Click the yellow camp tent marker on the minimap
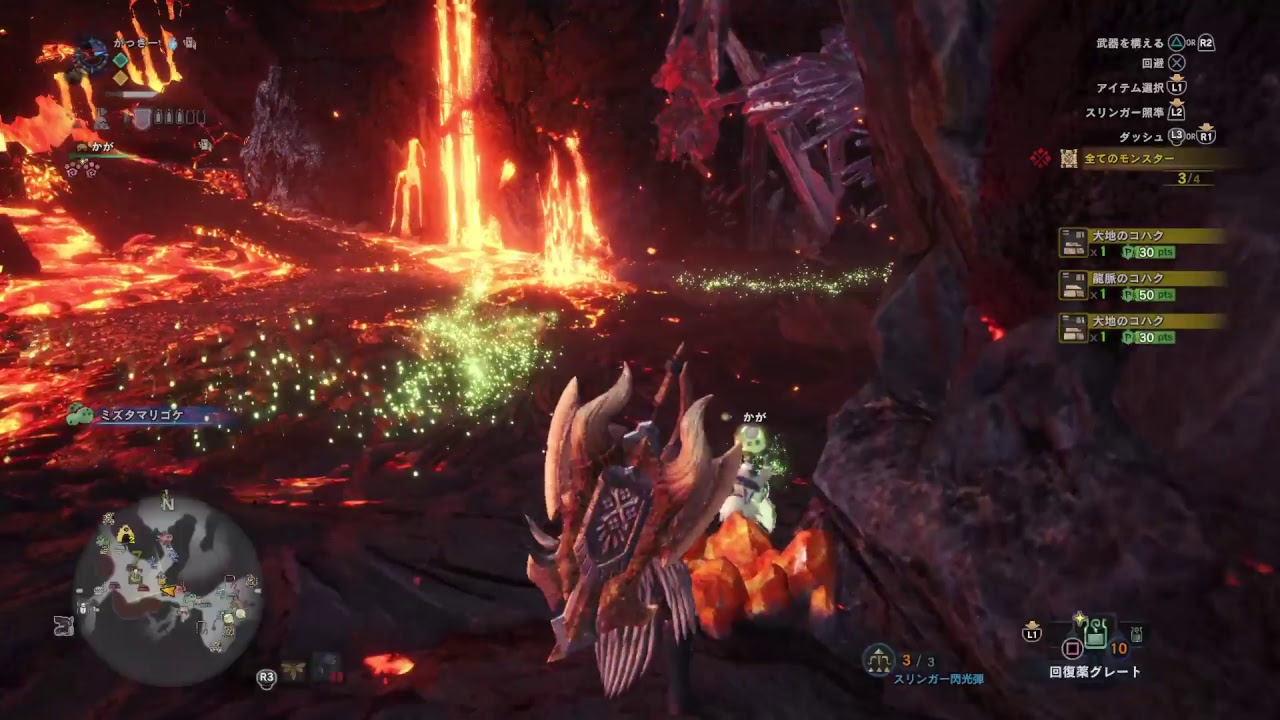 click(126, 536)
